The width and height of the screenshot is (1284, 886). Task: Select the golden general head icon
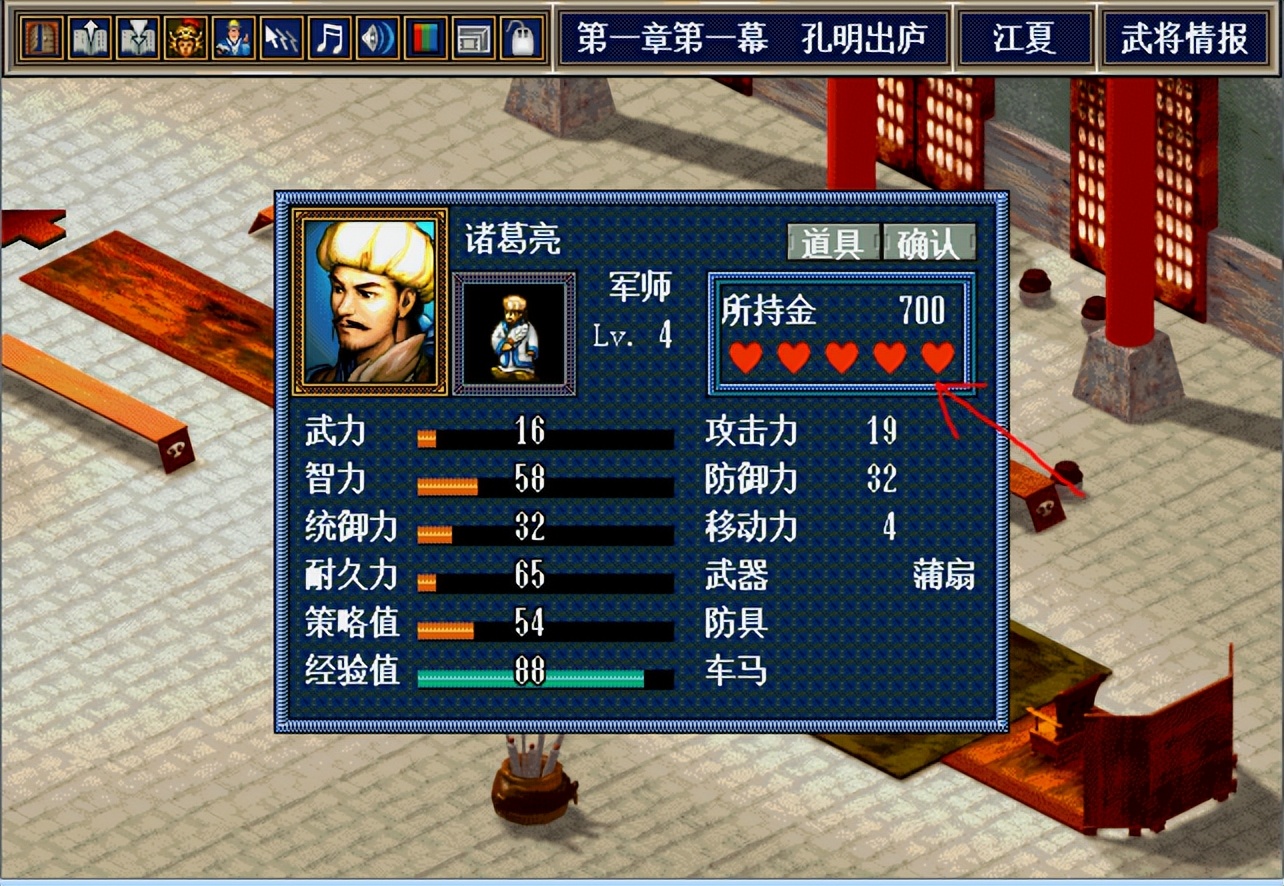pyautogui.click(x=185, y=38)
